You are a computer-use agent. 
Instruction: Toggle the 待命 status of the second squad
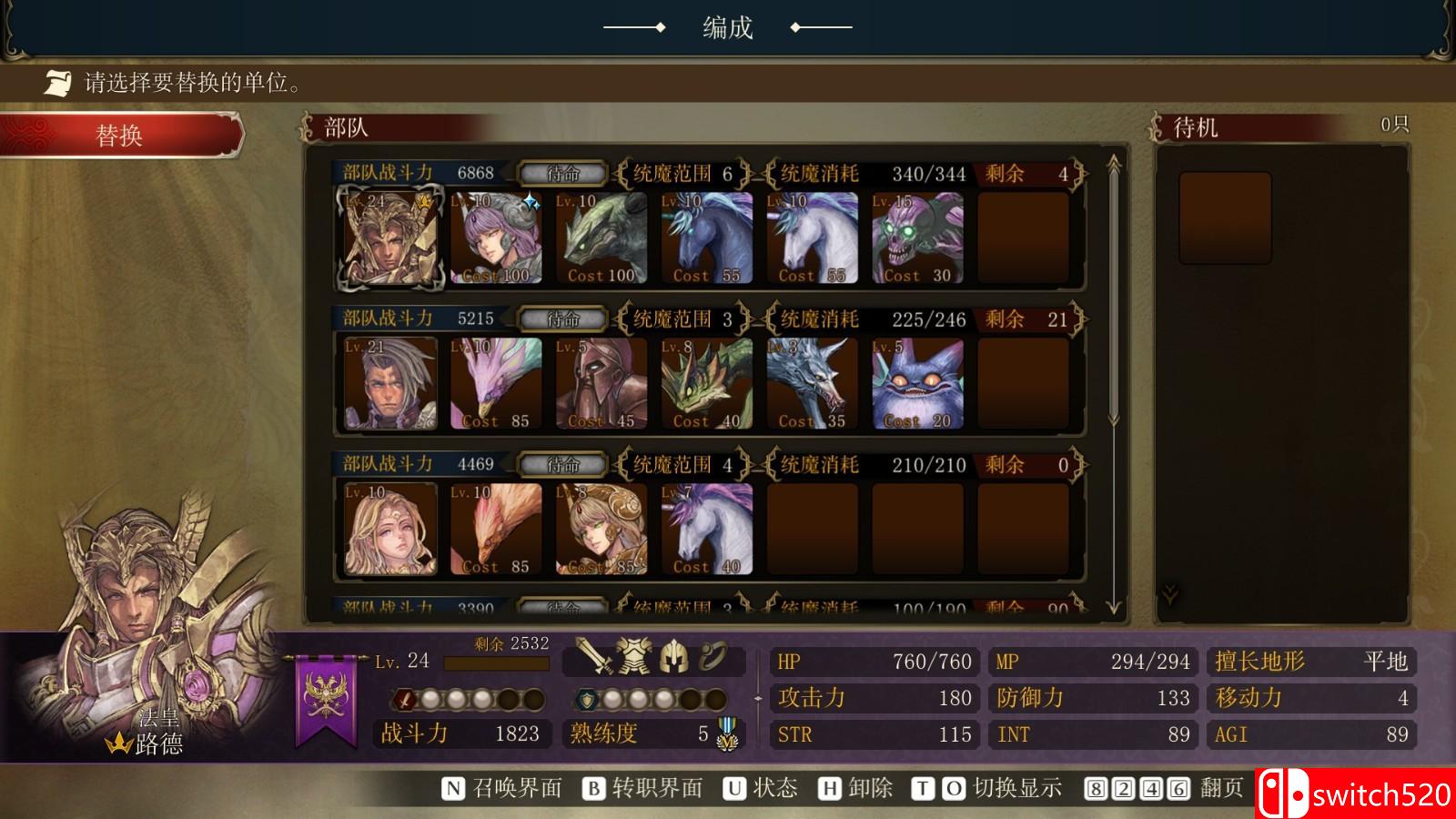click(561, 319)
